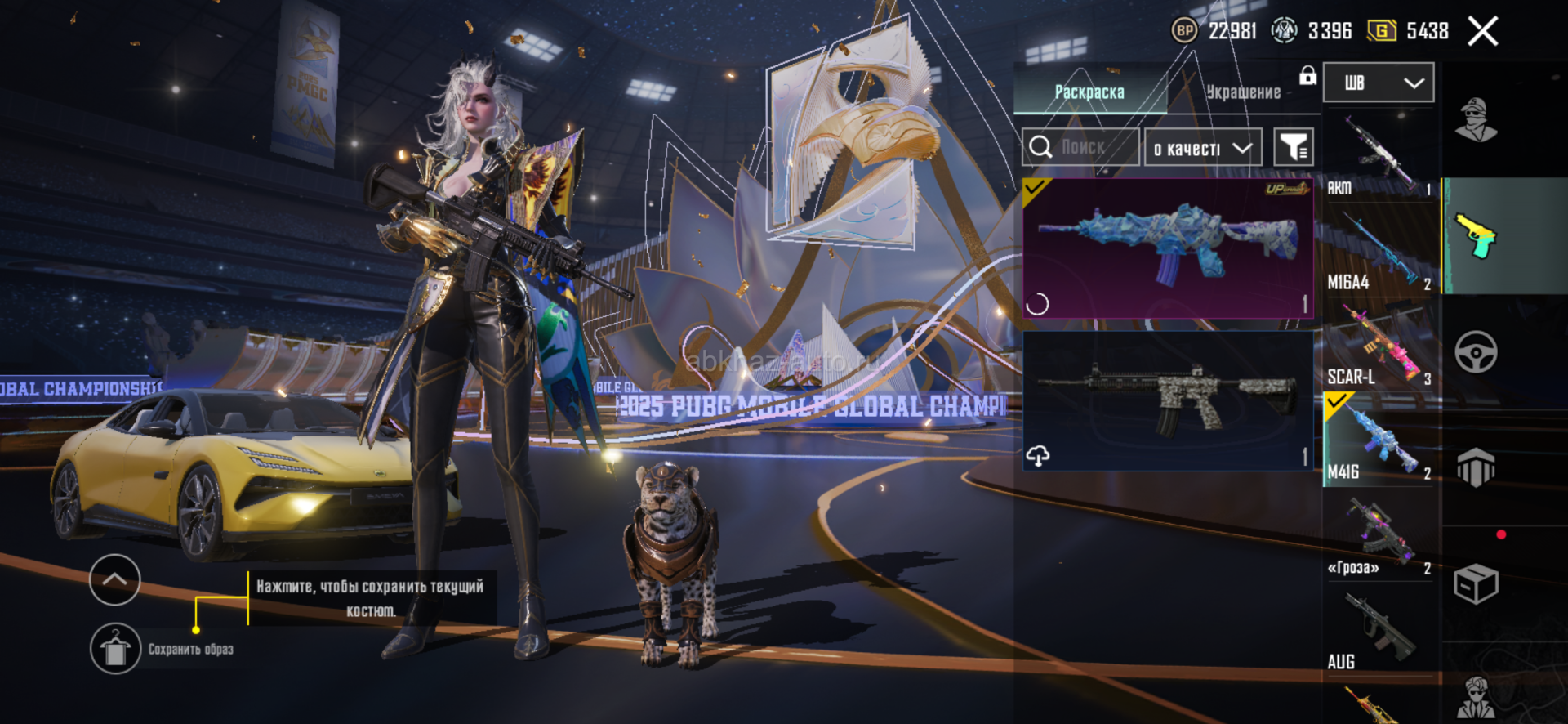Open the Украшение tab
Viewport: 1568px width, 724px height.
click(x=1243, y=92)
